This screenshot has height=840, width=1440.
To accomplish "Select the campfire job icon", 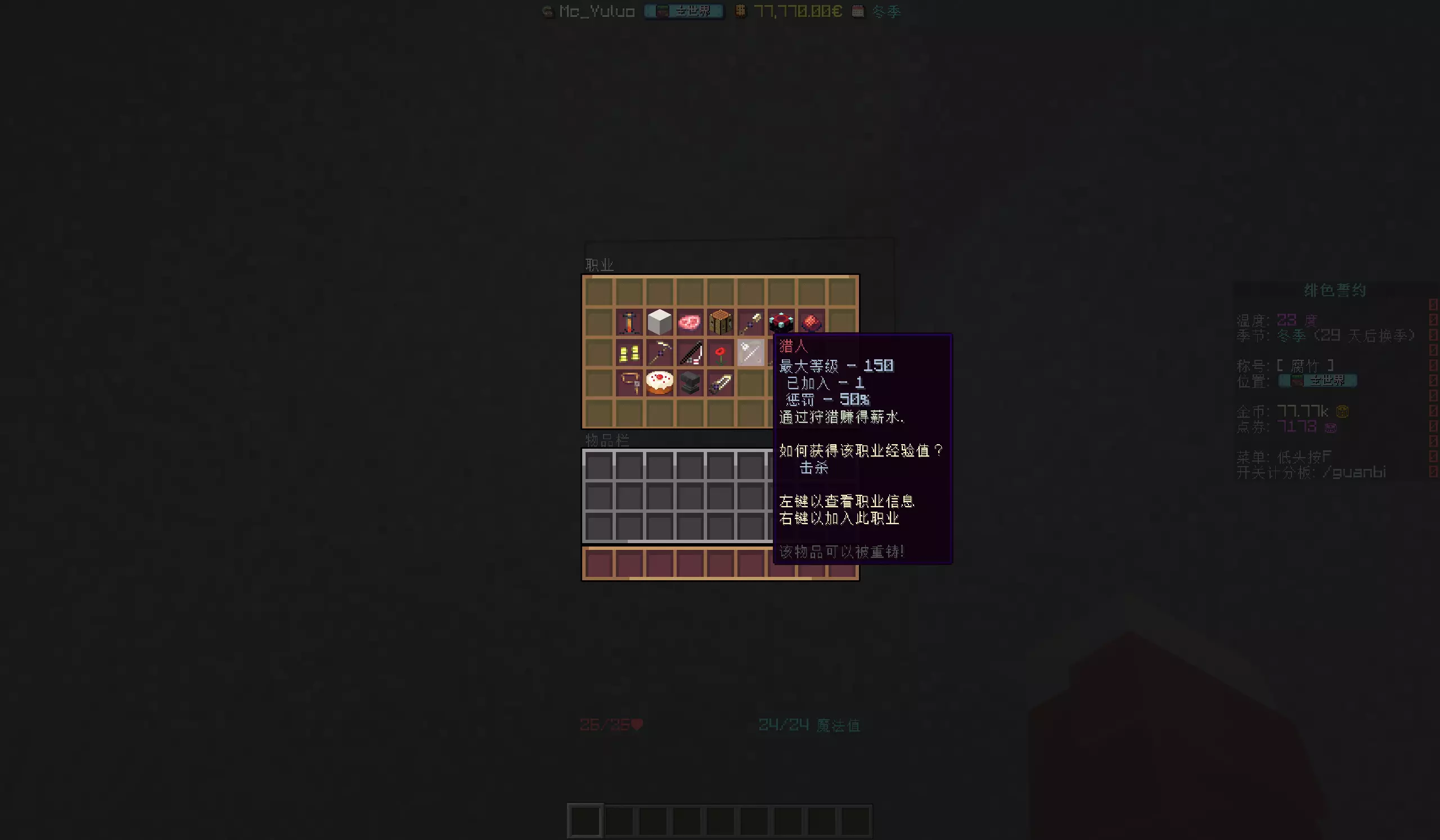I will pos(629,323).
